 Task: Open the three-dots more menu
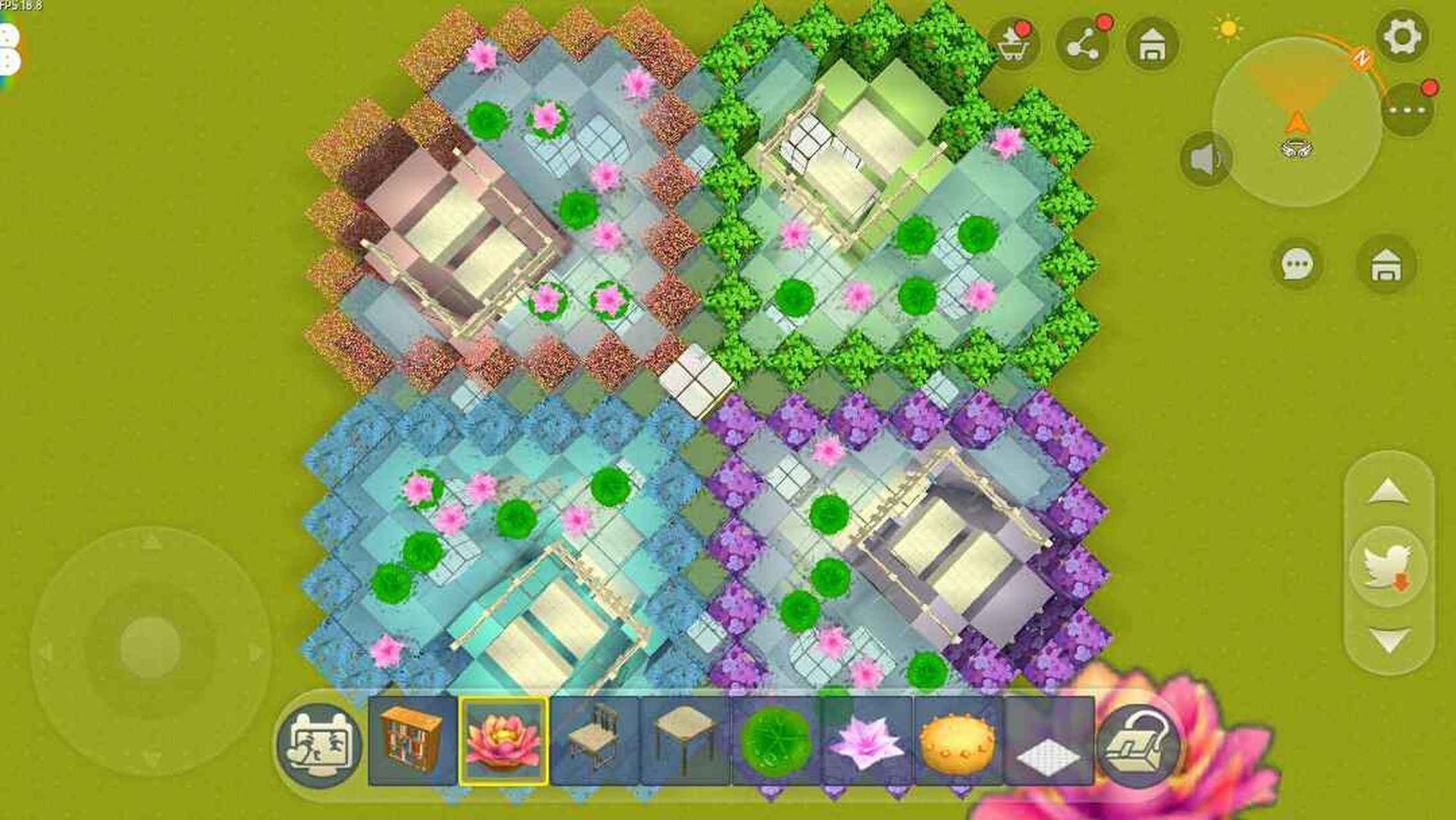pyautogui.click(x=1408, y=110)
